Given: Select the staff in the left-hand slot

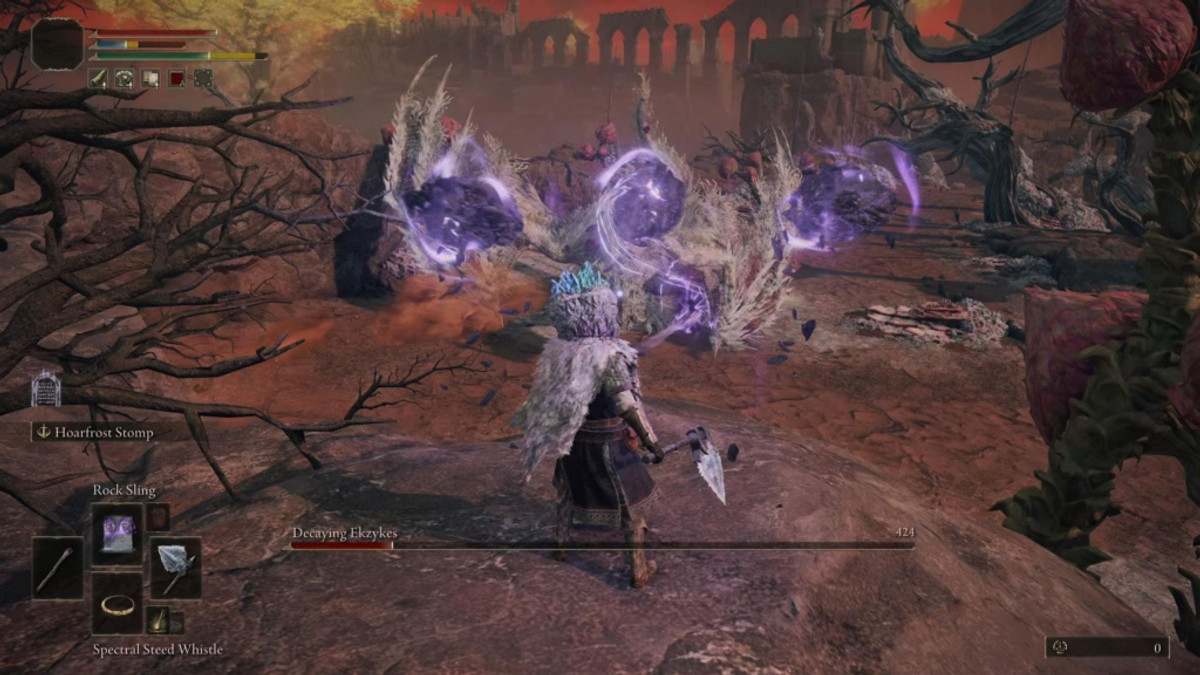Looking at the screenshot, I should 58,568.
